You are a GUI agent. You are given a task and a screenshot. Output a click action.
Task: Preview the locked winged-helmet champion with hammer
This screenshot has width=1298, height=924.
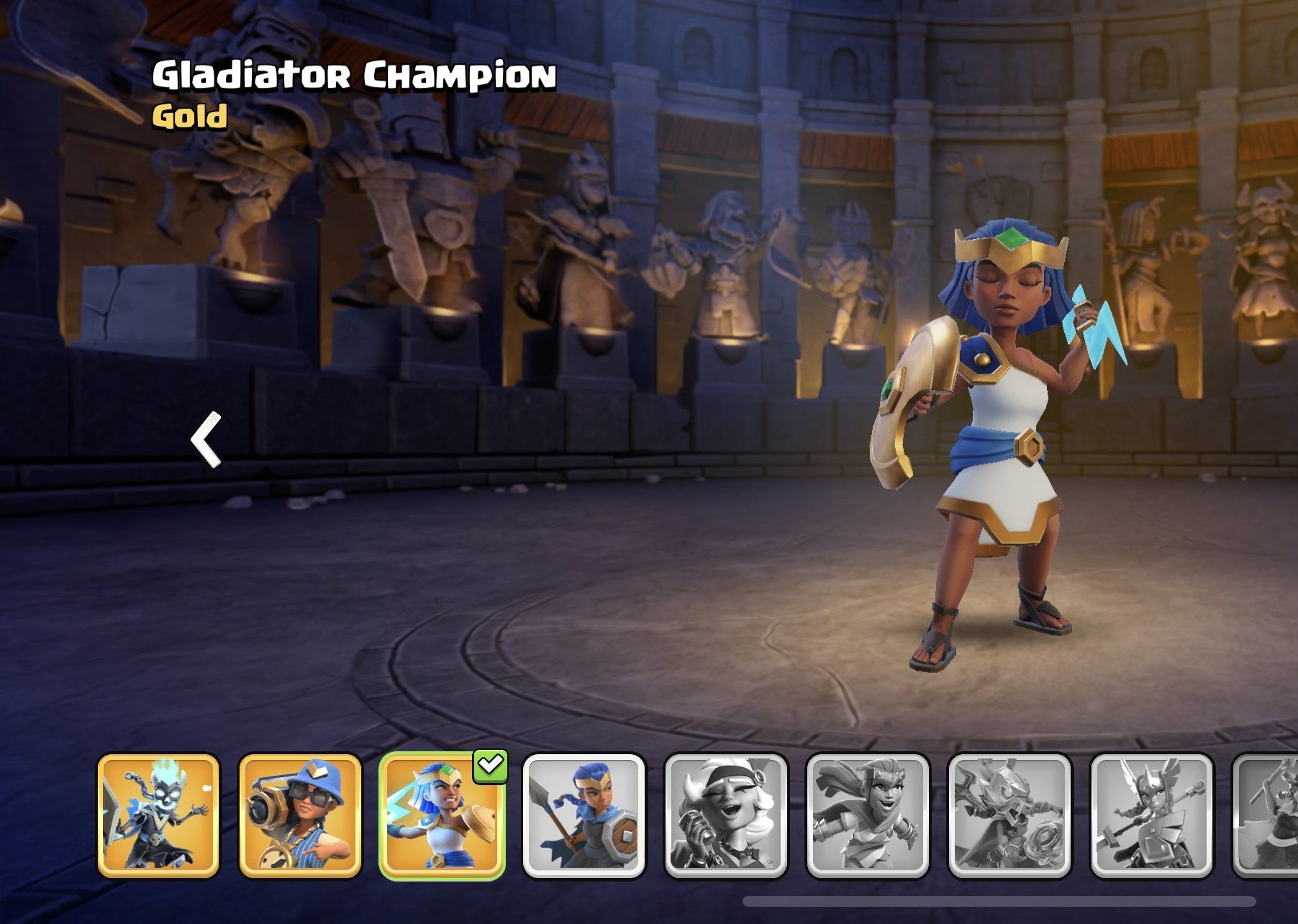tap(1152, 816)
